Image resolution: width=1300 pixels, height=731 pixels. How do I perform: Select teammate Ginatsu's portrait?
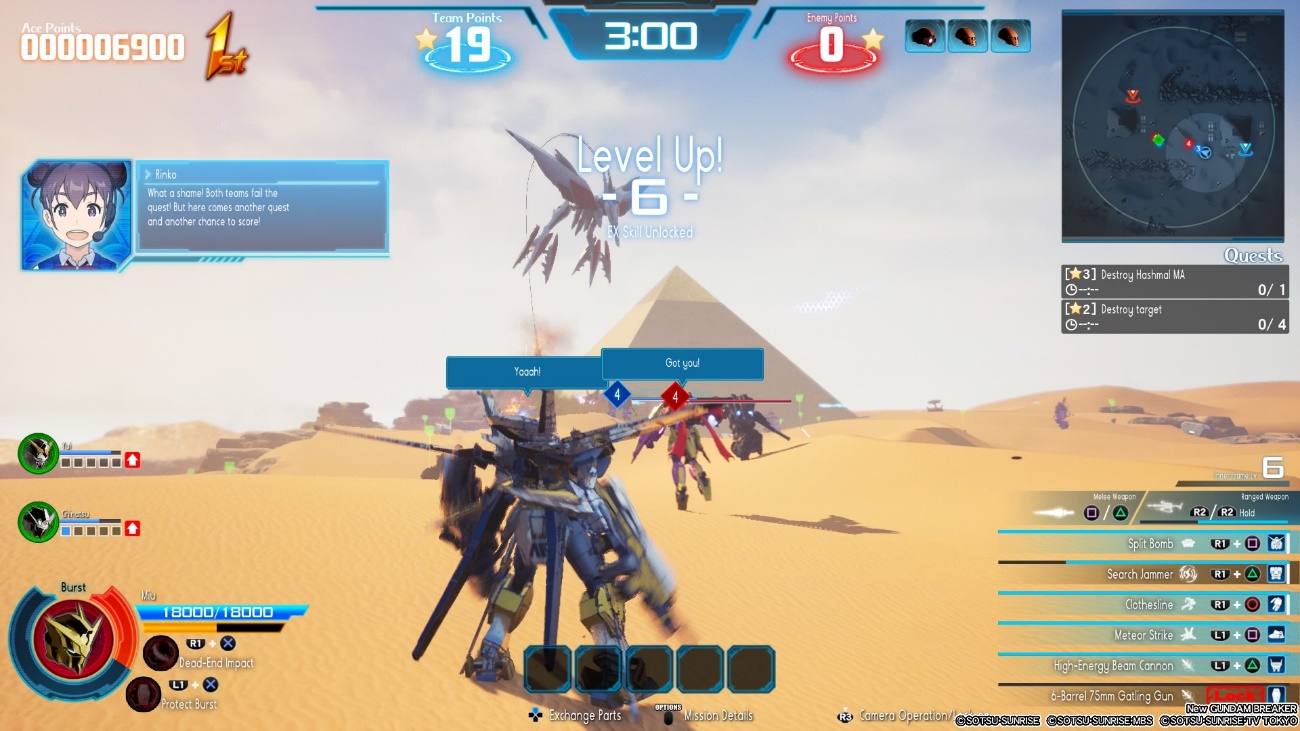(x=39, y=521)
